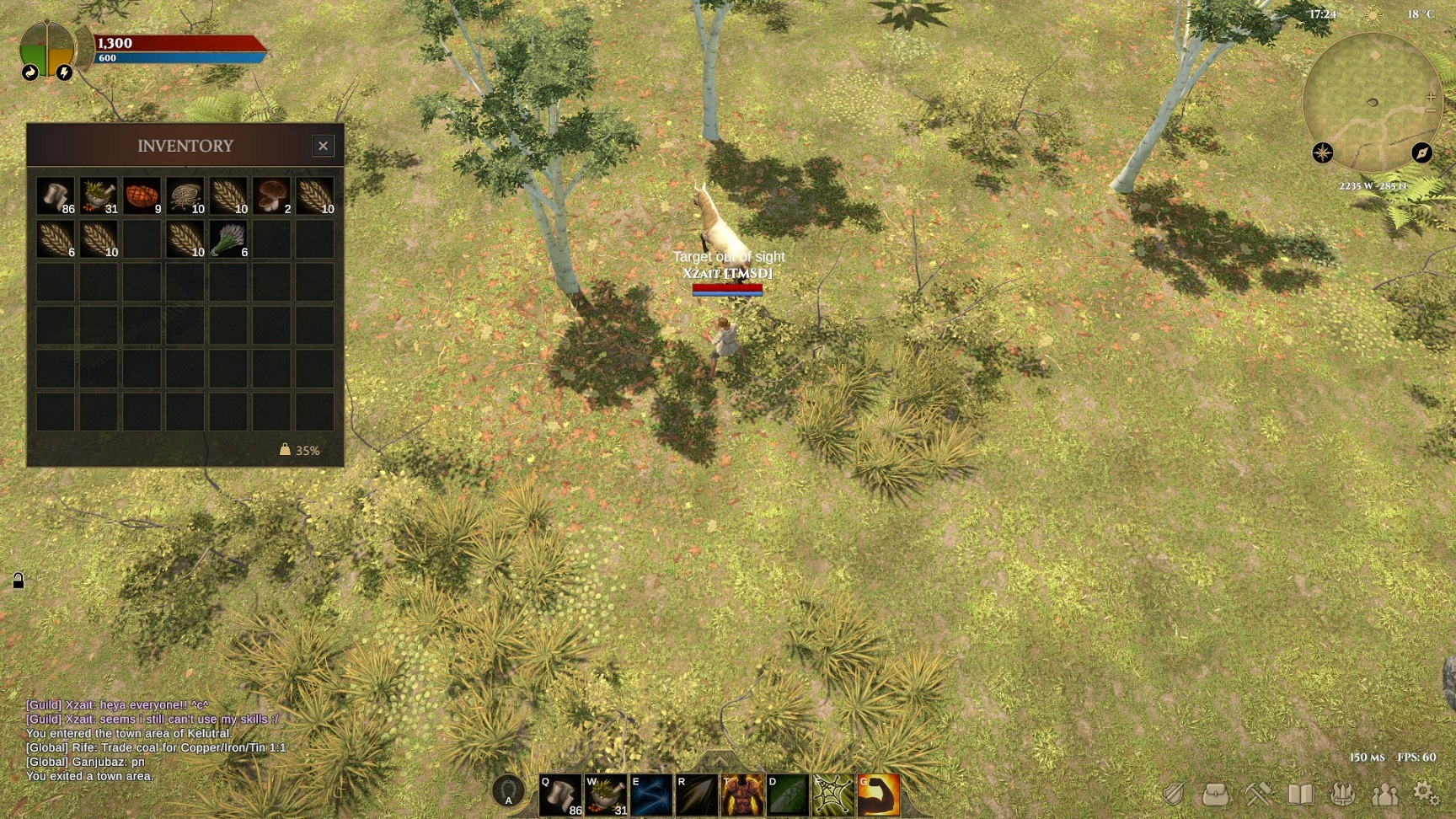This screenshot has height=819, width=1456.
Task: Select the bandage stack in the inventory grid
Action: (x=56, y=196)
